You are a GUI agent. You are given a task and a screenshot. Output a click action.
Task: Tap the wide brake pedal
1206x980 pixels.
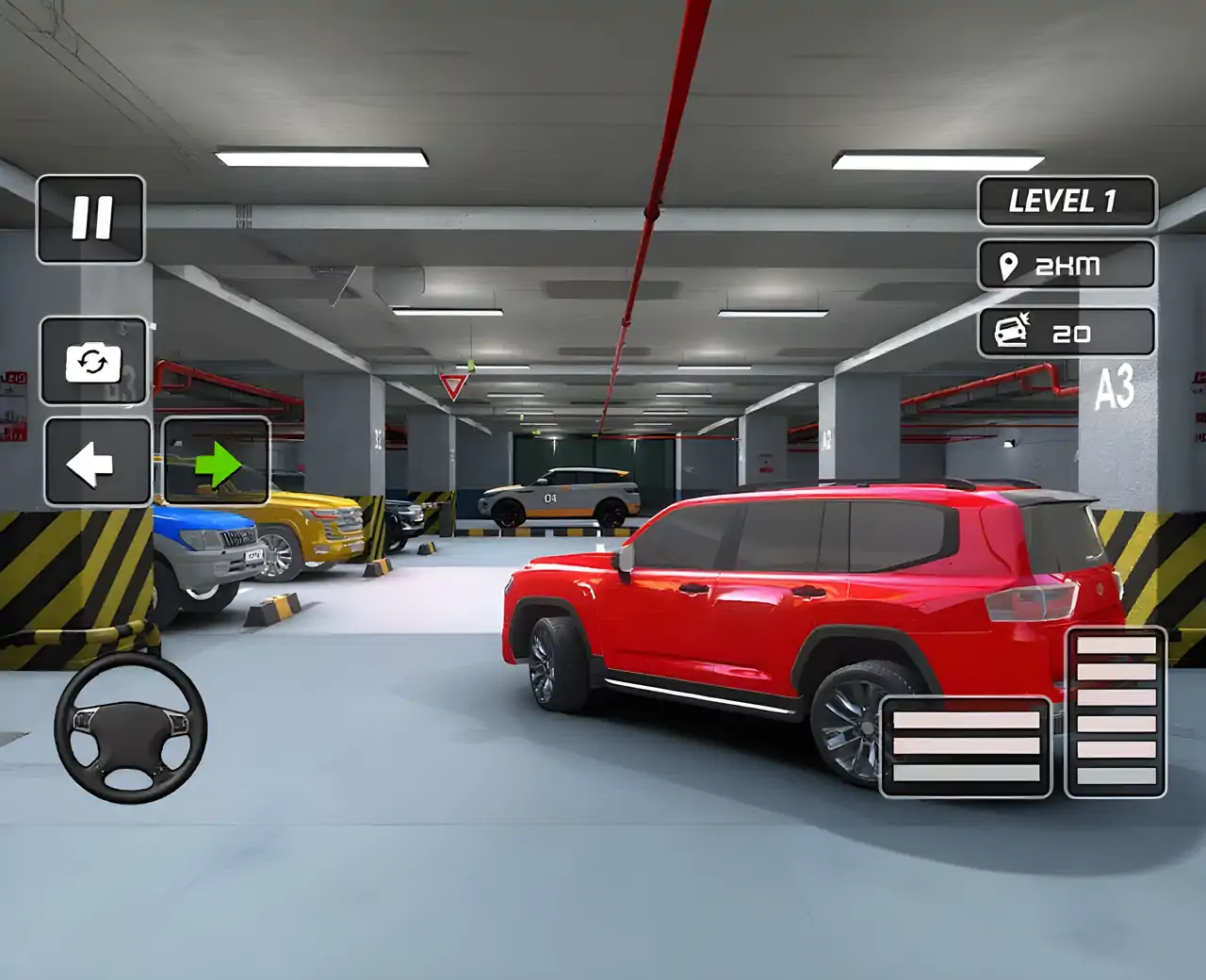pyautogui.click(x=966, y=747)
